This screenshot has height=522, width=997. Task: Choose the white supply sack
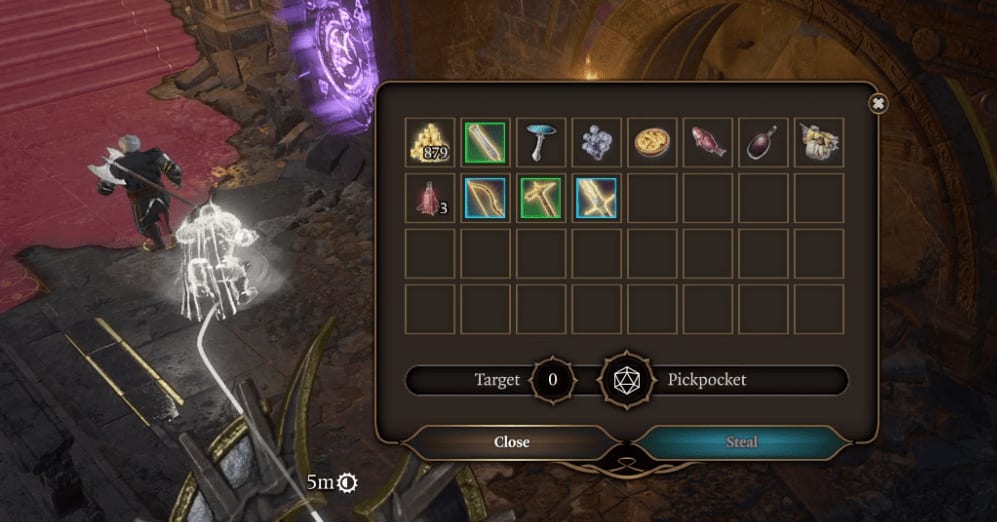(819, 143)
